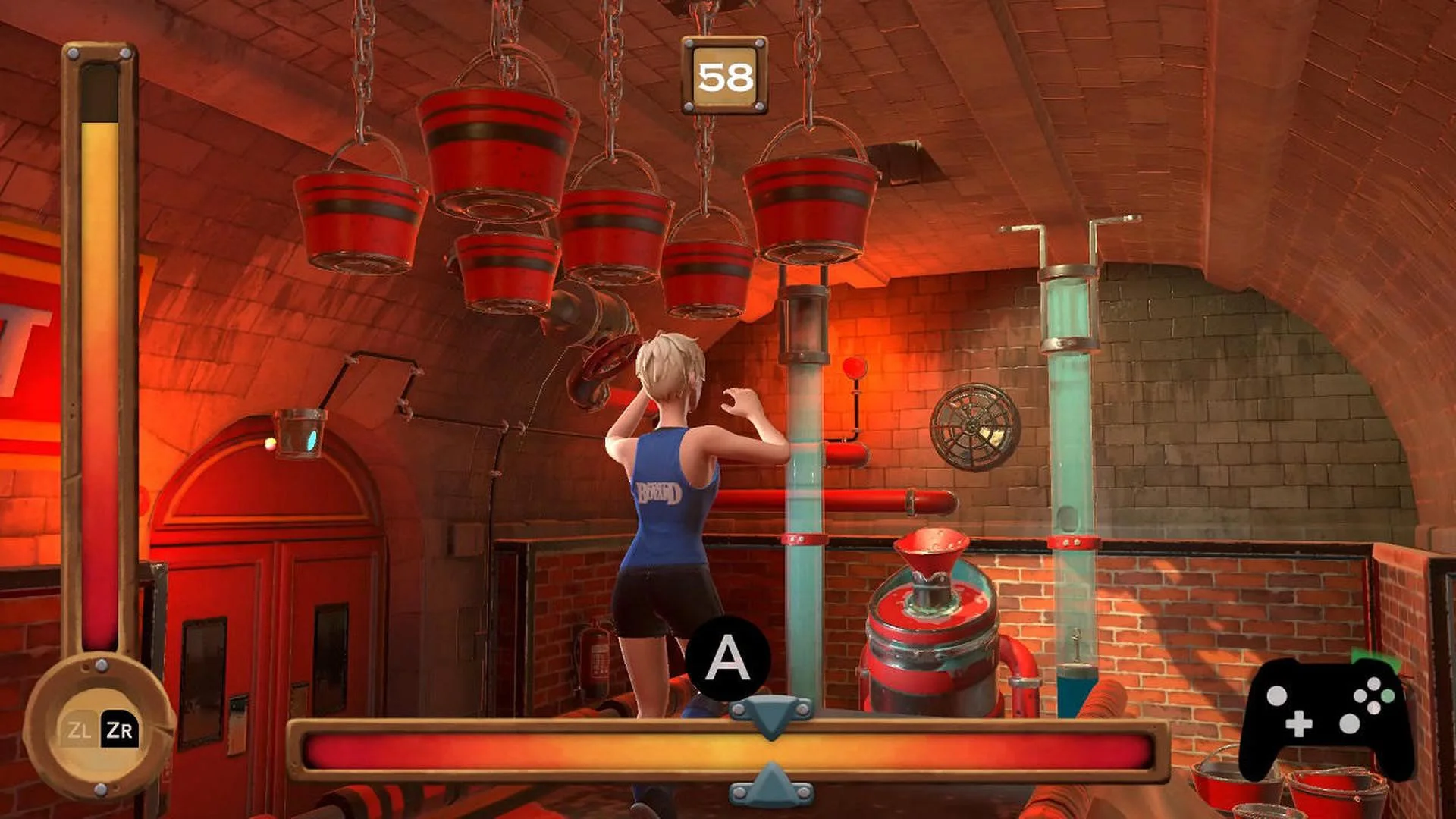Click the red ball lever beside the pipe
Image resolution: width=1456 pixels, height=819 pixels.
click(854, 369)
